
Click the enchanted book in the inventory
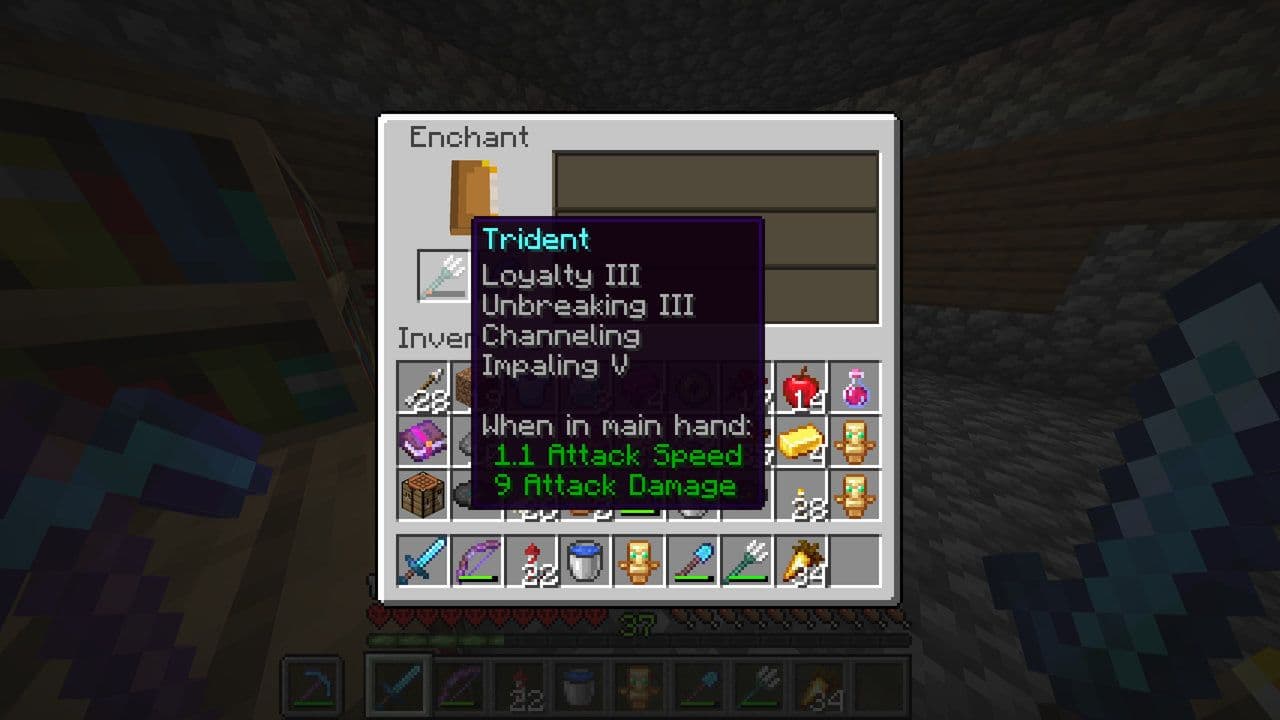point(424,440)
